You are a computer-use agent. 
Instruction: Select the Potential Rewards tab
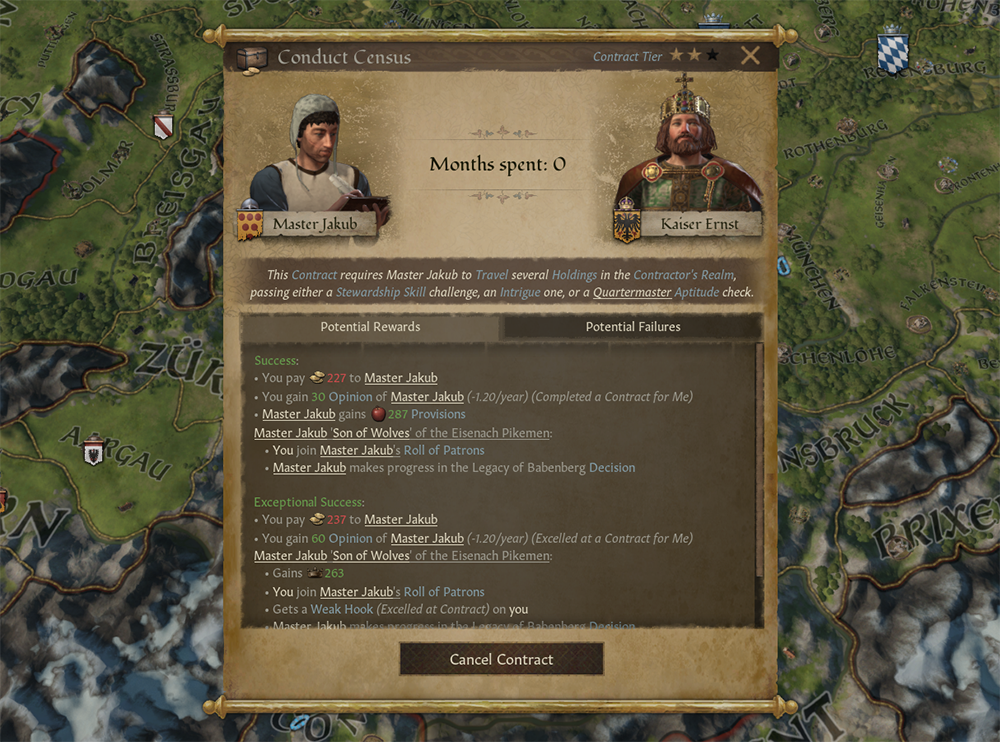pos(370,327)
